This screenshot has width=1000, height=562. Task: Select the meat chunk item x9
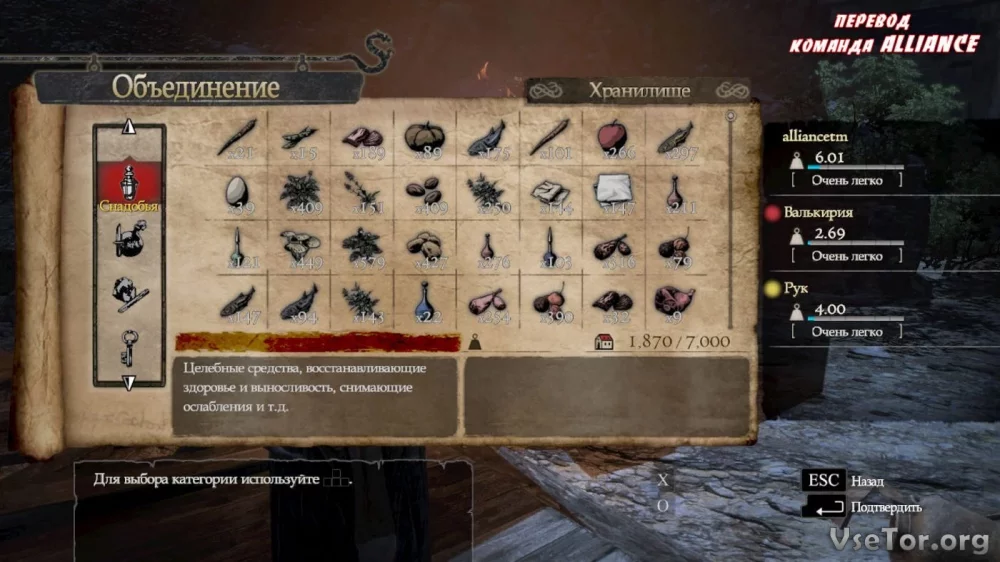(672, 299)
